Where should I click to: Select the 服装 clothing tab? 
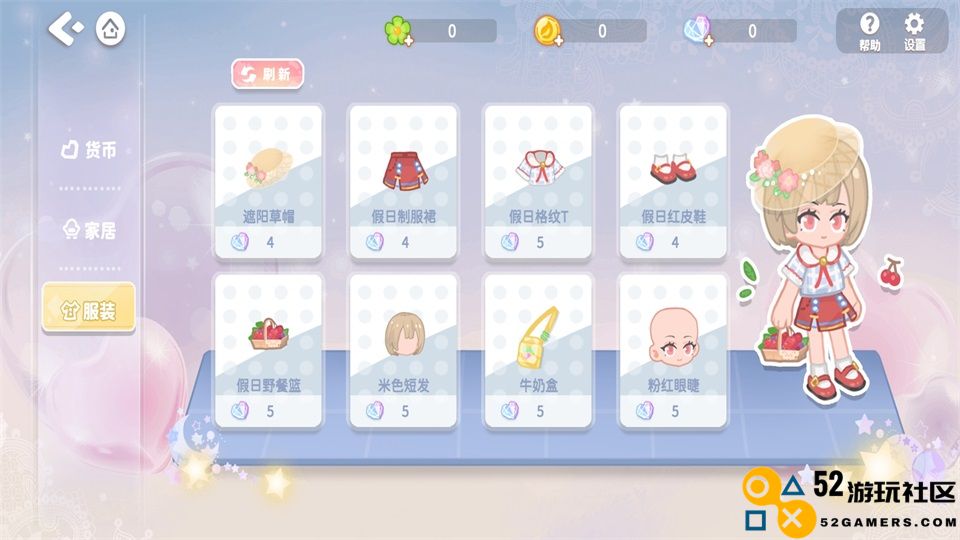(x=88, y=310)
